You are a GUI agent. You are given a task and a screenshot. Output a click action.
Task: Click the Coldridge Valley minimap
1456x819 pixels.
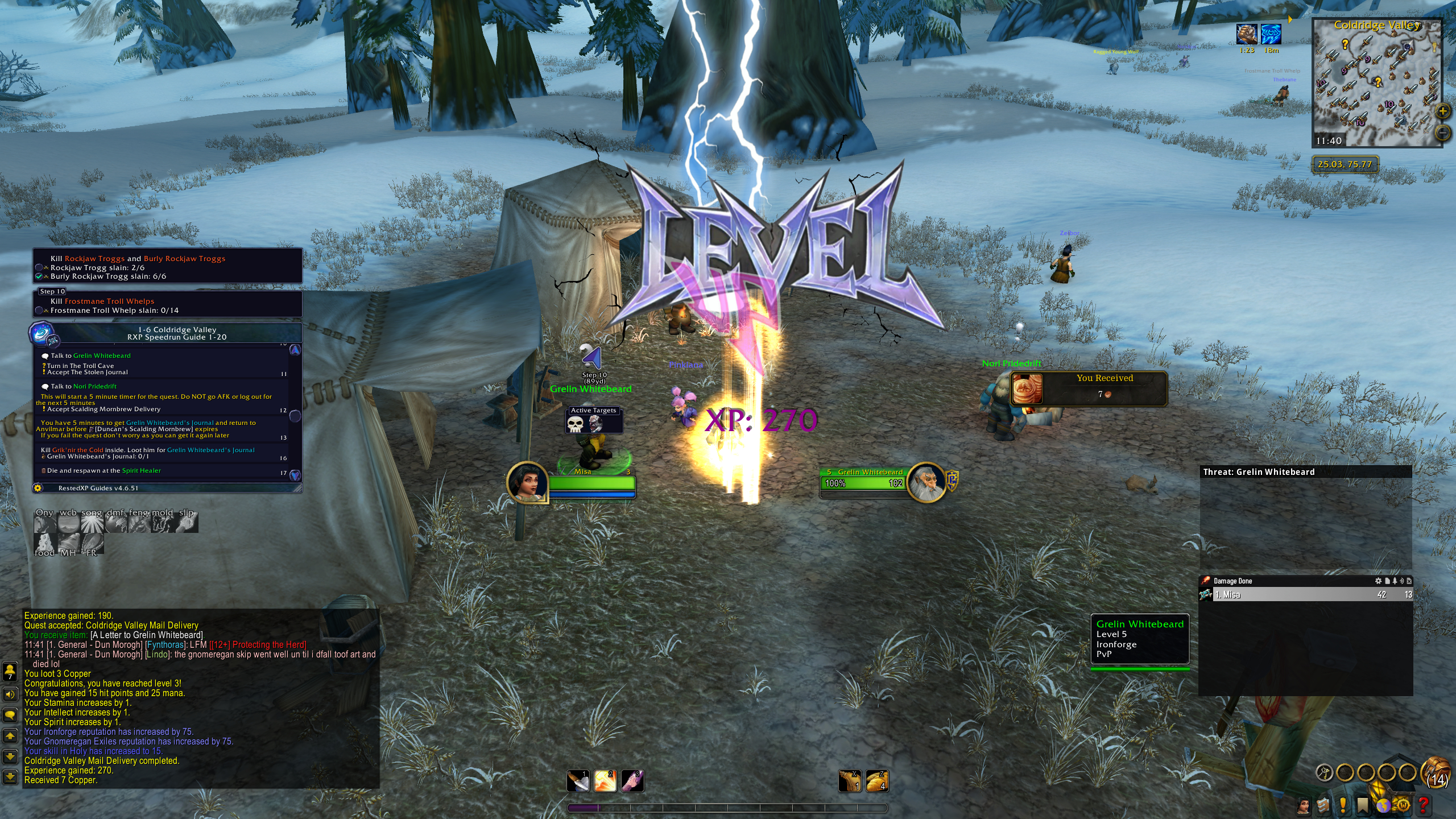1376,85
